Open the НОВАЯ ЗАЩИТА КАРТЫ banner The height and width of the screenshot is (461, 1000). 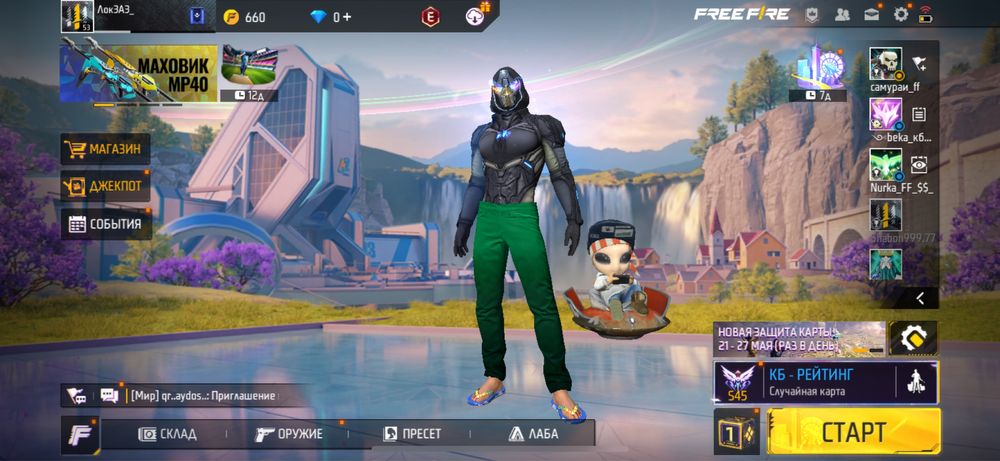(799, 339)
